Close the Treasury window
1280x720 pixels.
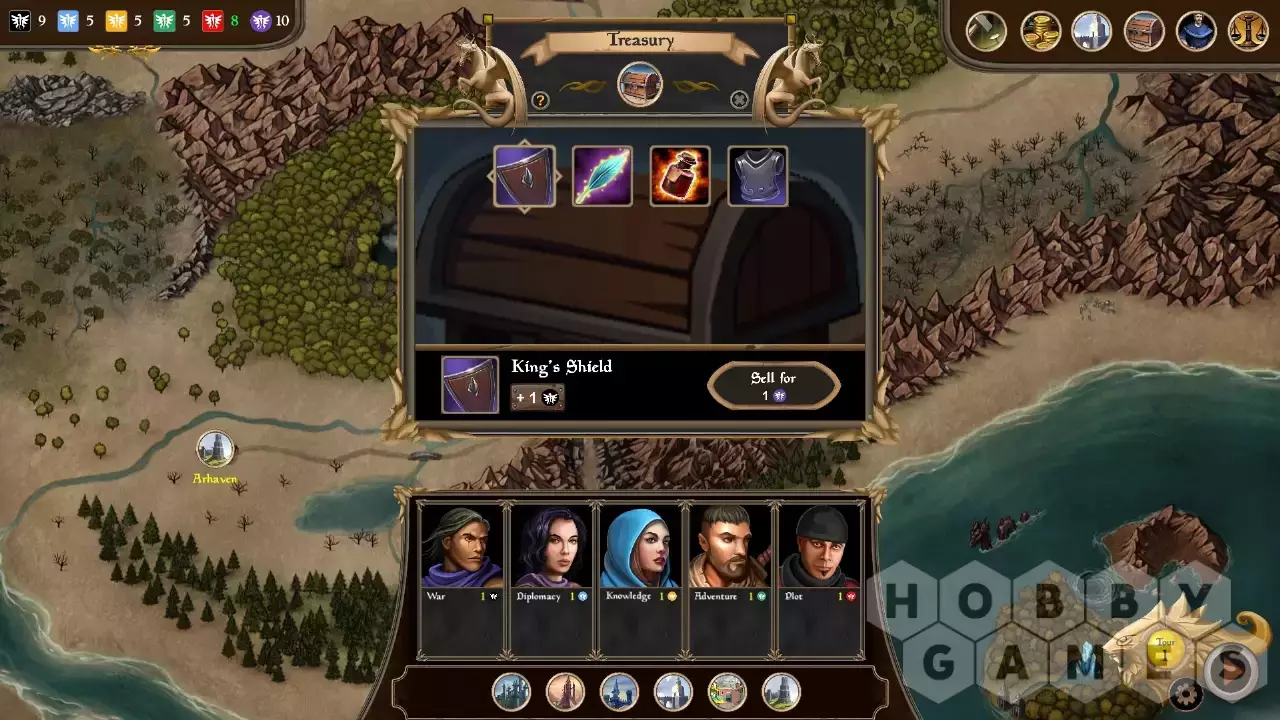pyautogui.click(x=739, y=100)
